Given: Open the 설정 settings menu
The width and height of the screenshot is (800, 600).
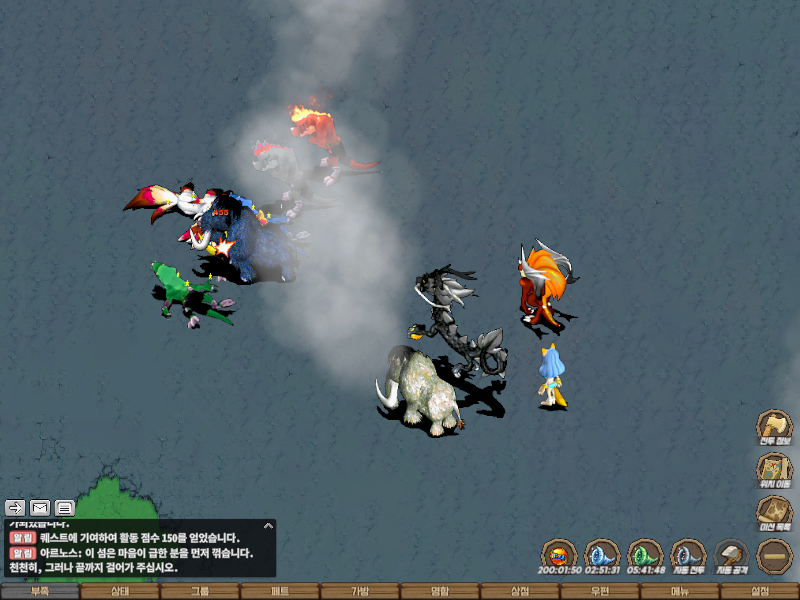Looking at the screenshot, I should [x=760, y=591].
